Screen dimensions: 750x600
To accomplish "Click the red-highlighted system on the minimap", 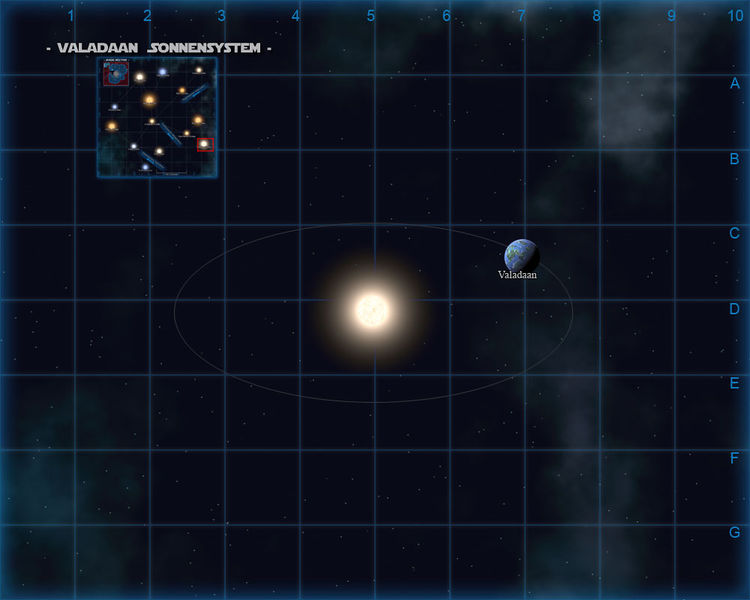I will pyautogui.click(x=205, y=144).
